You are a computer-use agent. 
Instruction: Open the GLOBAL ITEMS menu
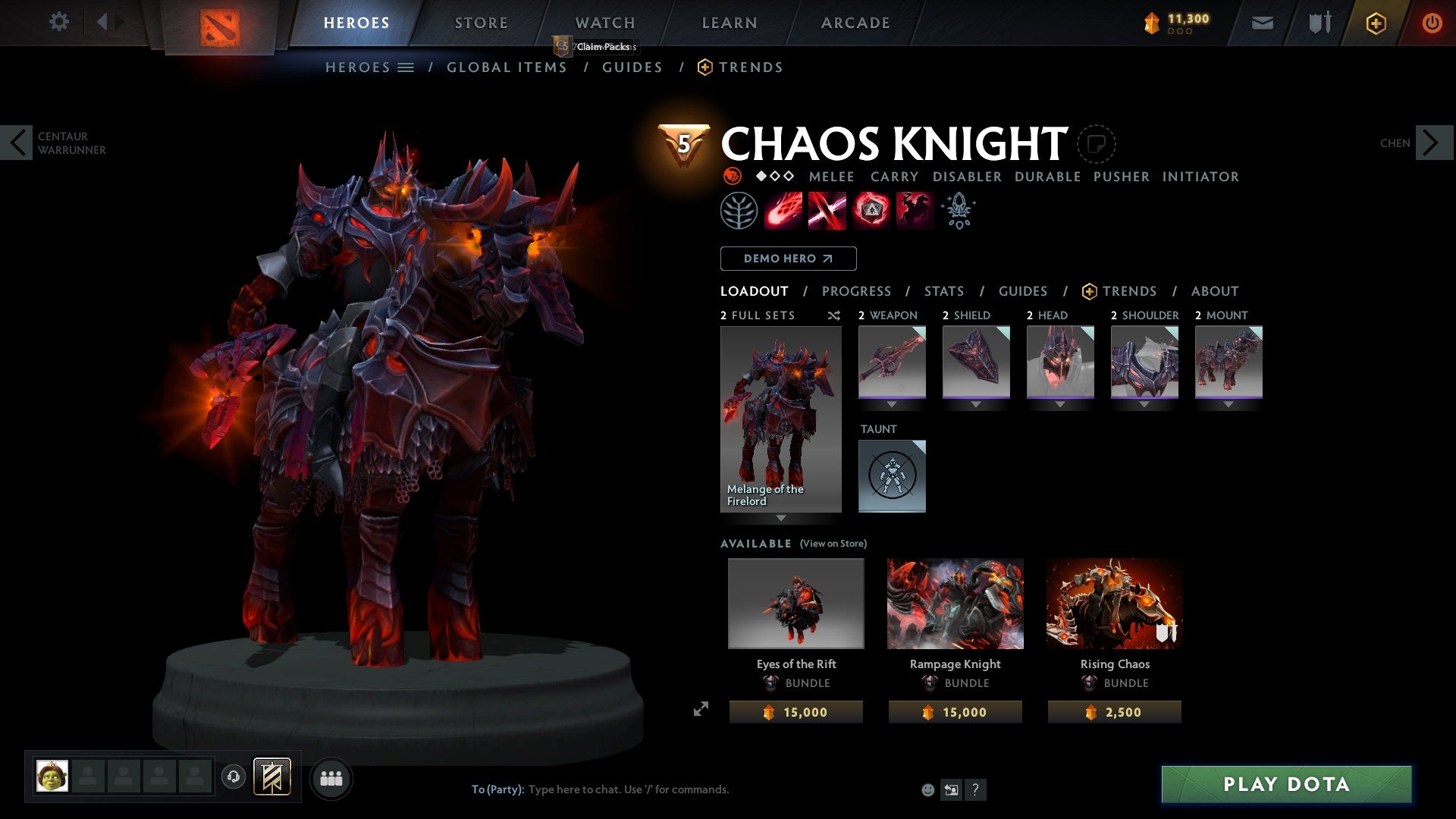tap(507, 67)
